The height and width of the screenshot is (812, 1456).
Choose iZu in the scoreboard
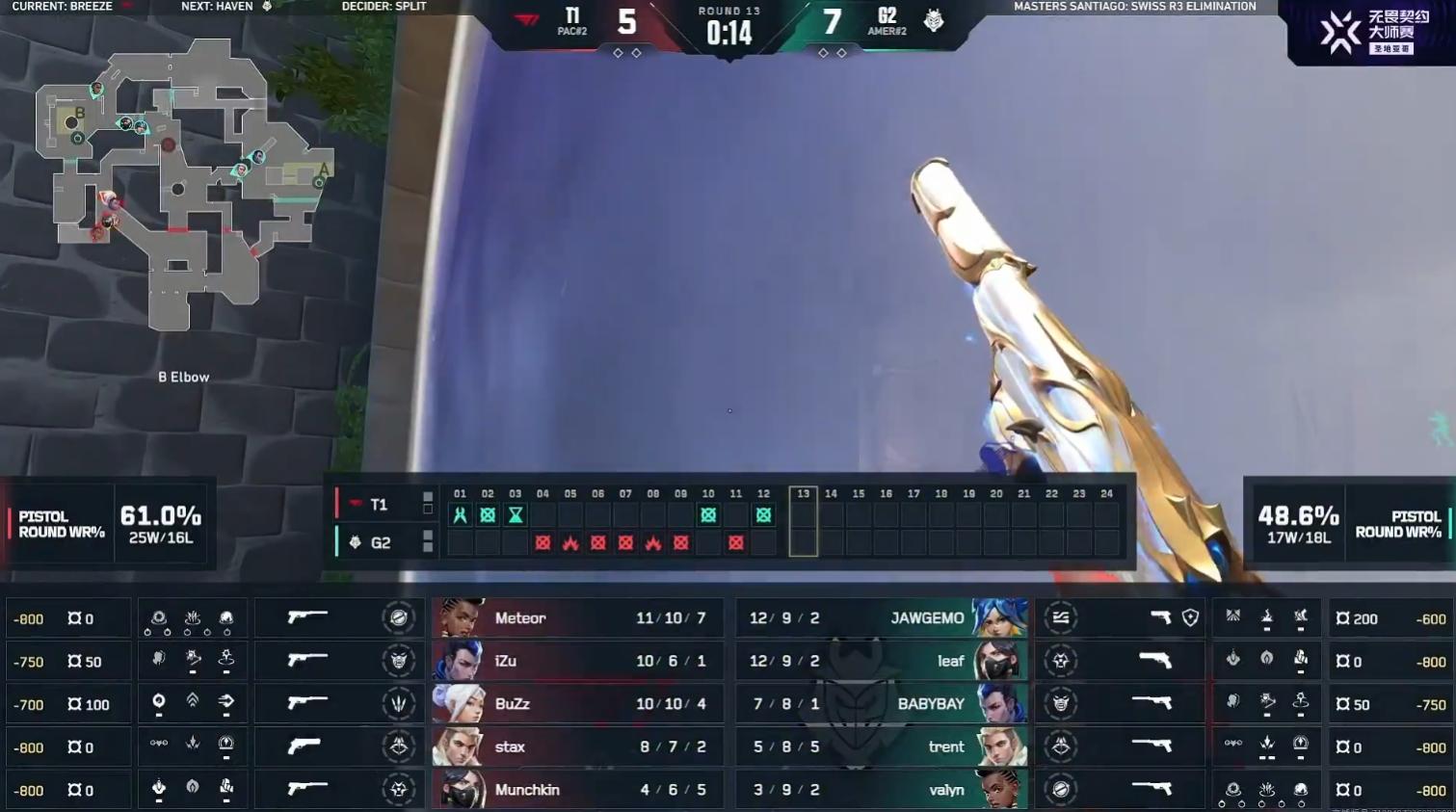click(x=578, y=662)
